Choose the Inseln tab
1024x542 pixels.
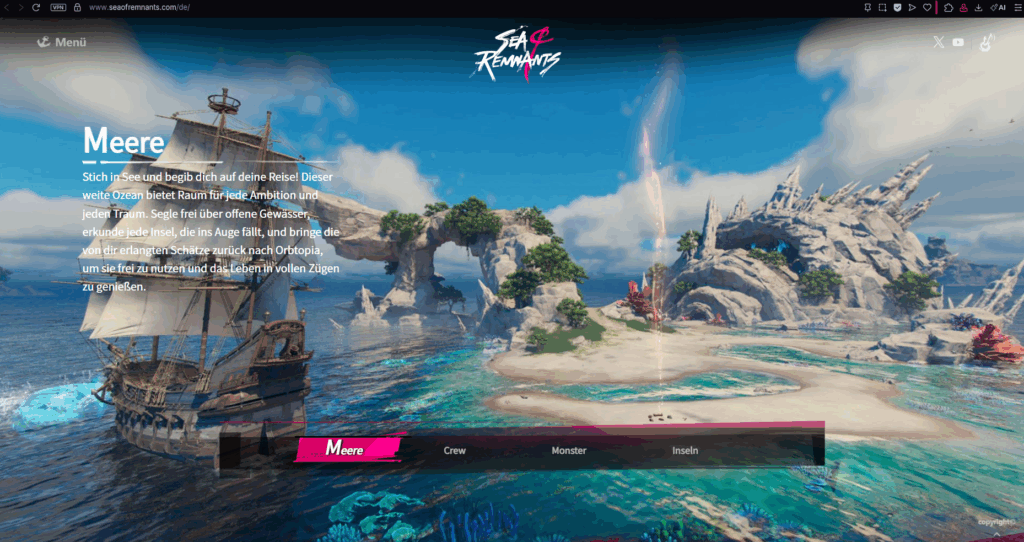point(685,451)
